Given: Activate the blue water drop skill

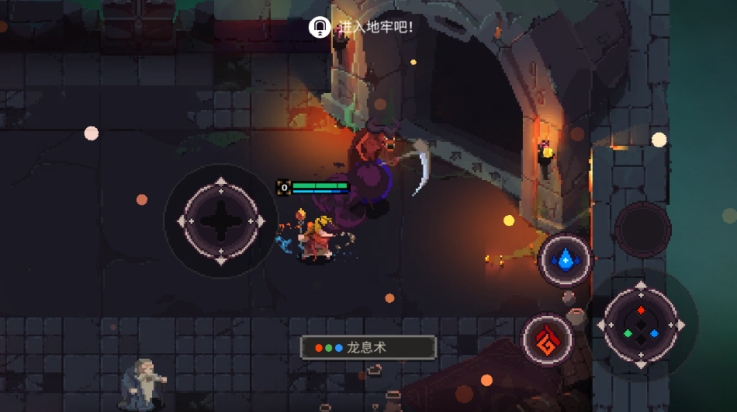Looking at the screenshot, I should coord(566,260).
